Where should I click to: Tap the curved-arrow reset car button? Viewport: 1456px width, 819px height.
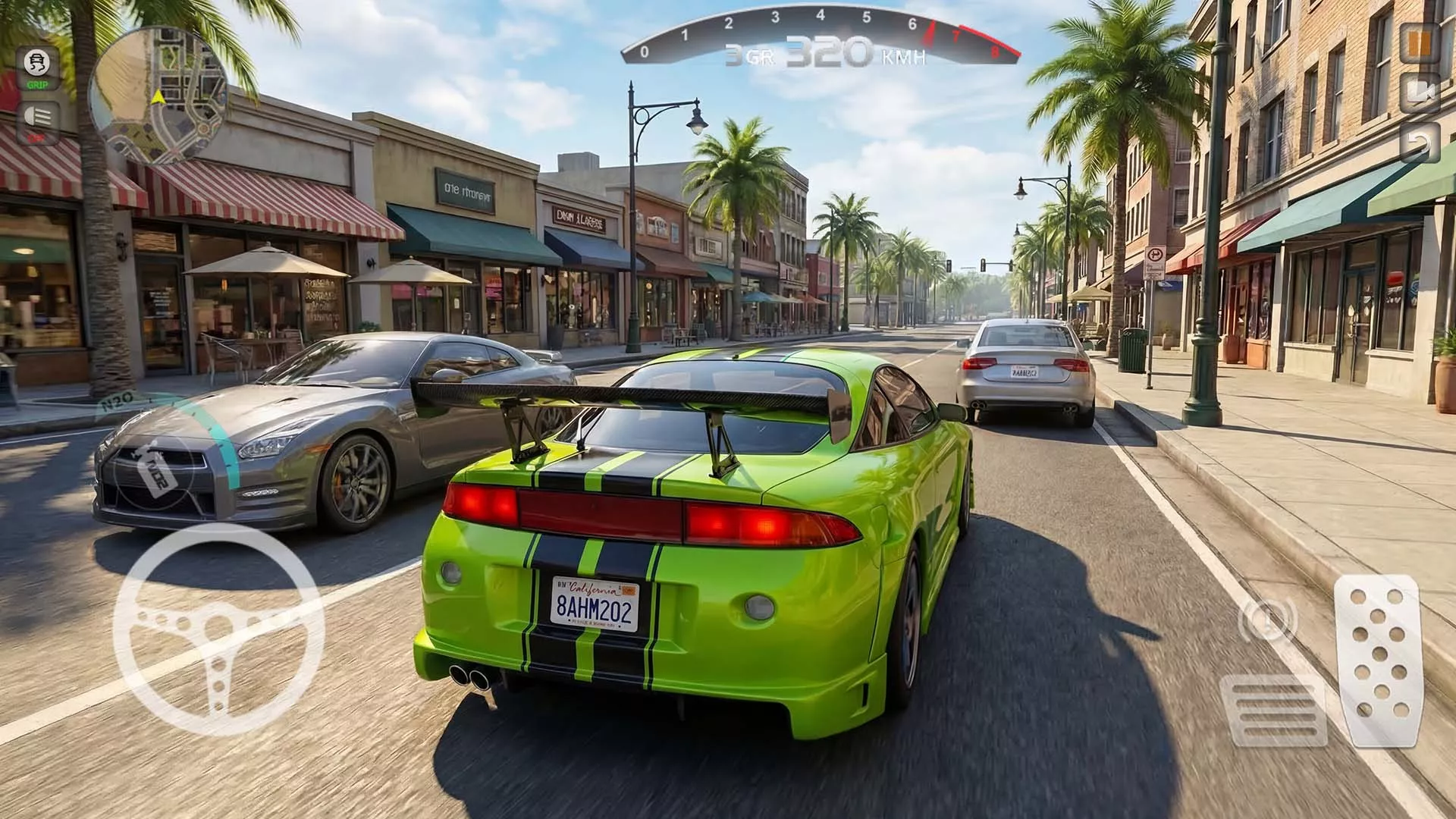[1420, 142]
